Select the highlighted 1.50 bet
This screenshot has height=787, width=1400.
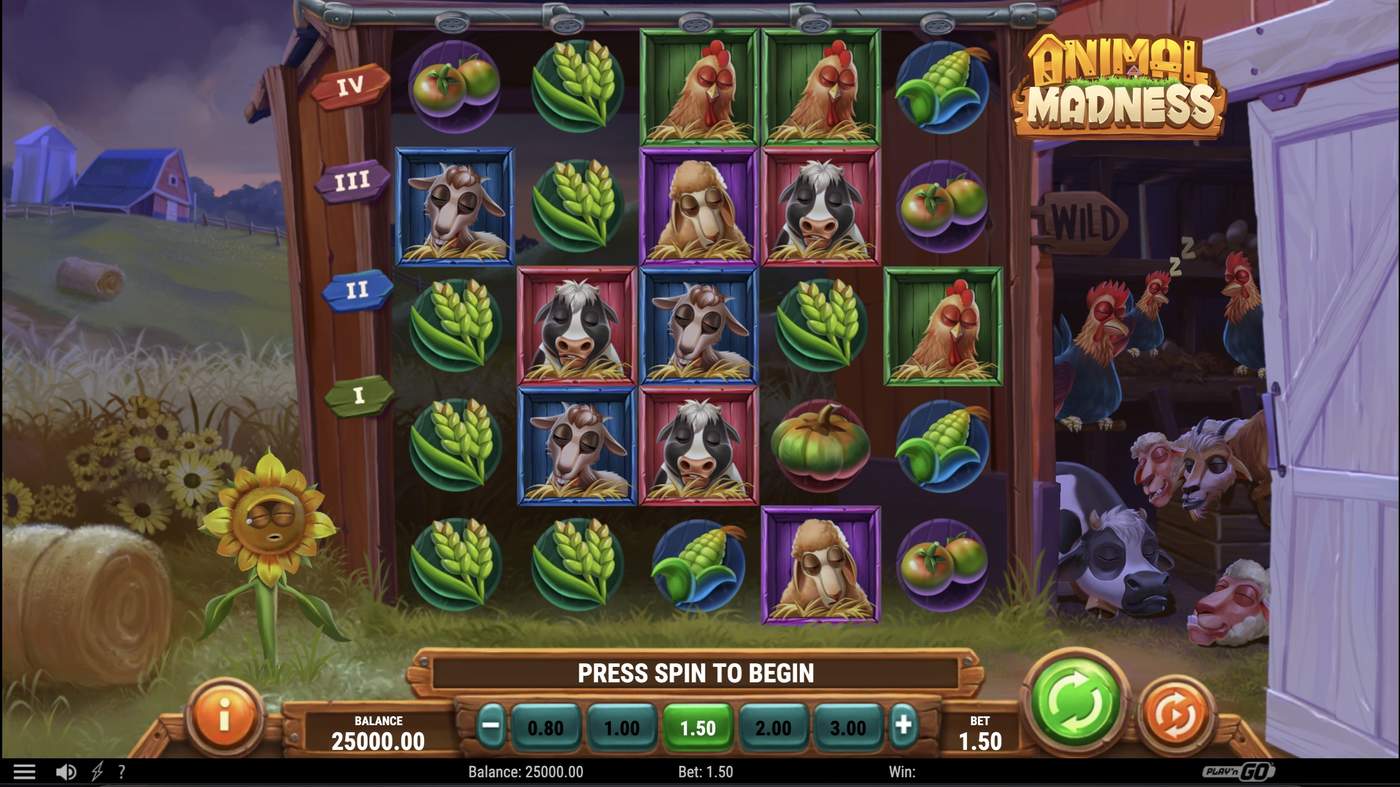pos(698,727)
